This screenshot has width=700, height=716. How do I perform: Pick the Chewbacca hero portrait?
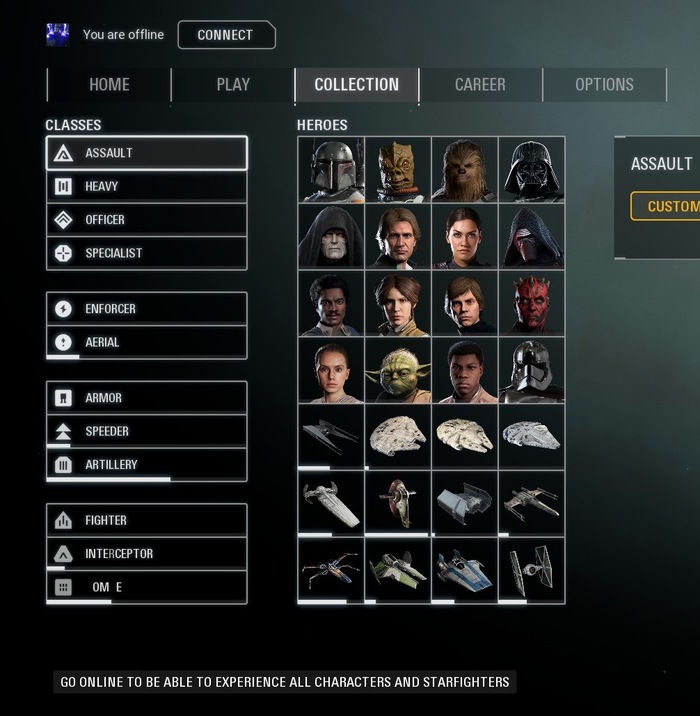pyautogui.click(x=465, y=169)
